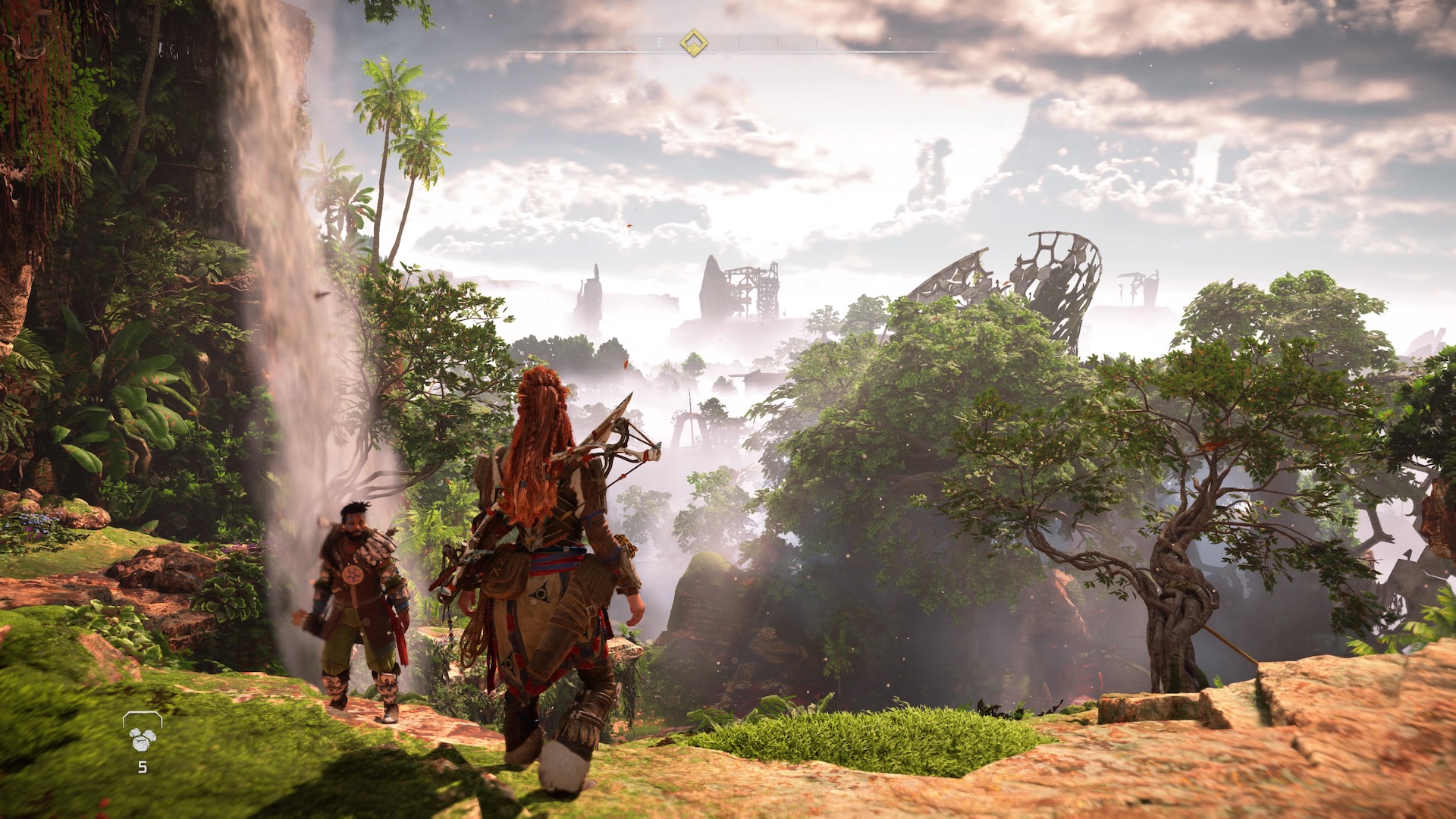The width and height of the screenshot is (1456, 819).
Task: Click the yellow quest marker on the compass
Action: coord(693,43)
